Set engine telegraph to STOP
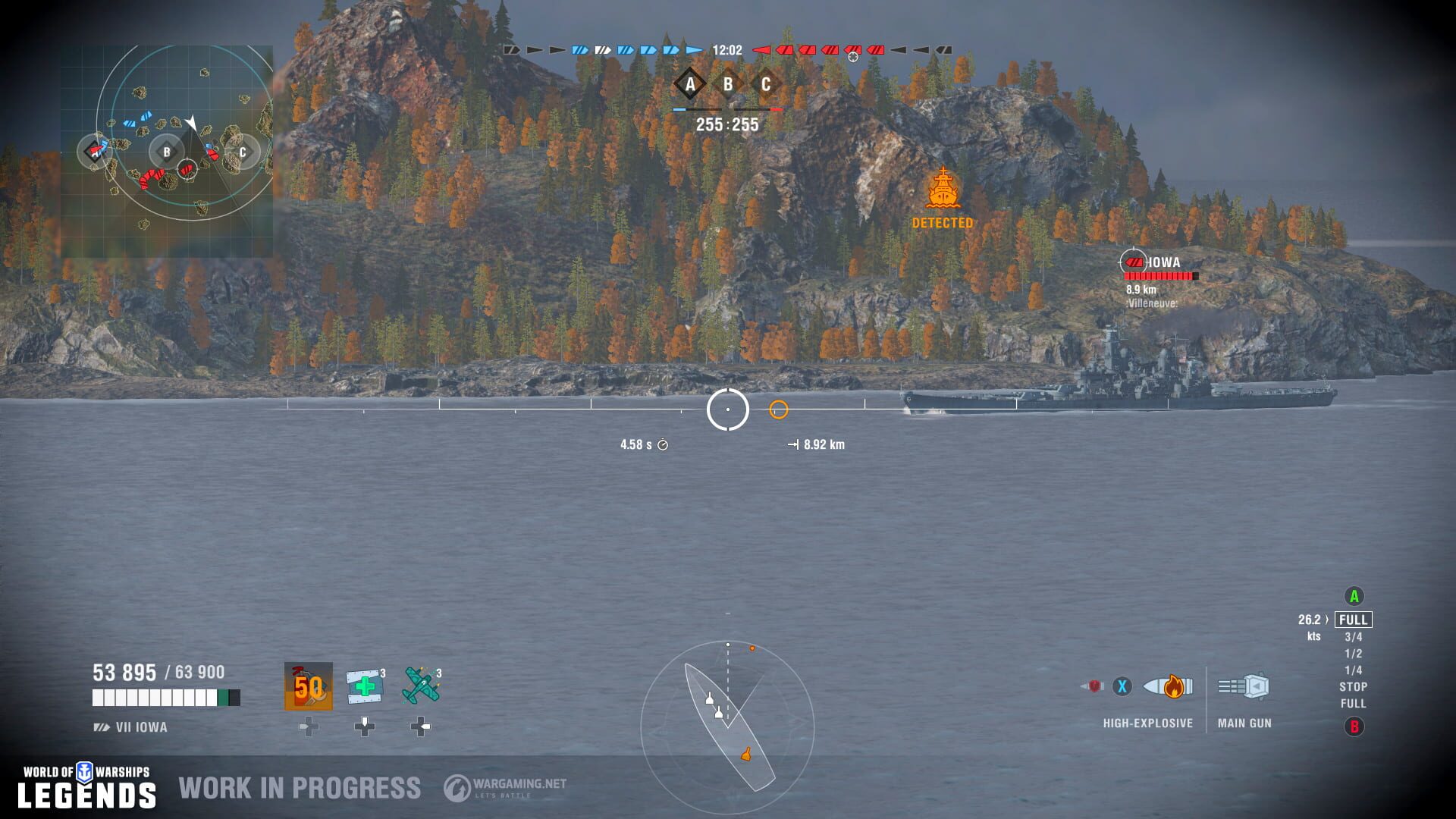 (1352, 688)
